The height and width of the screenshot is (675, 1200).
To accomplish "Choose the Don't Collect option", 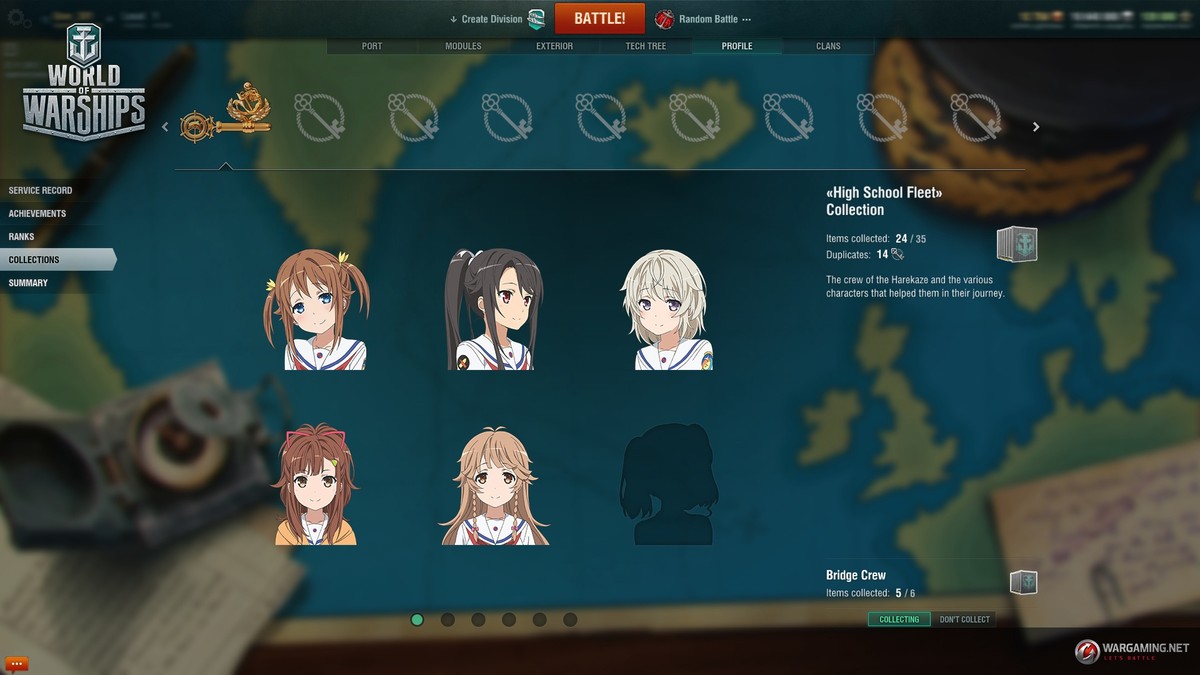I will pyautogui.click(x=964, y=619).
